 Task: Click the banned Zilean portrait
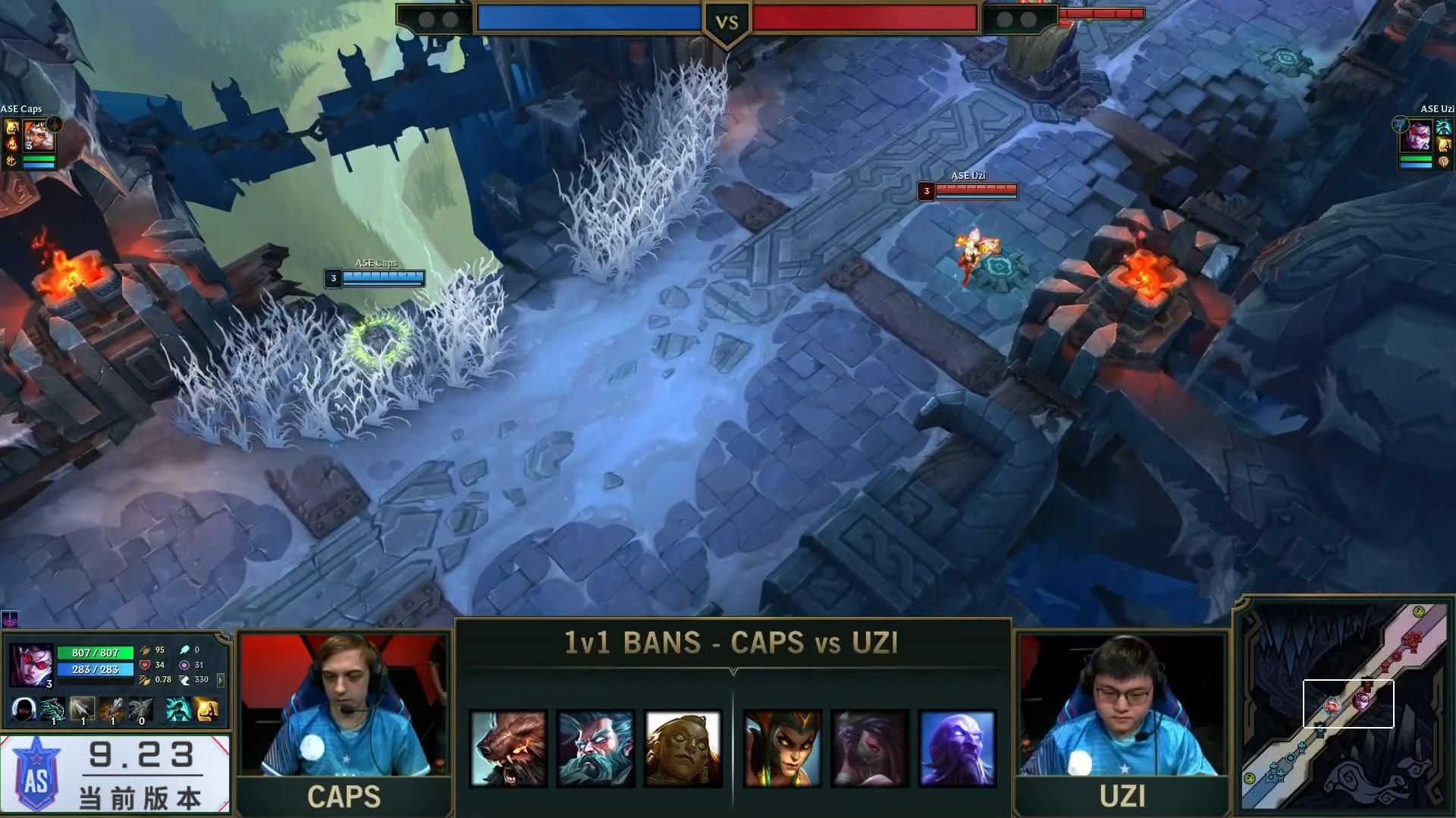click(x=595, y=748)
